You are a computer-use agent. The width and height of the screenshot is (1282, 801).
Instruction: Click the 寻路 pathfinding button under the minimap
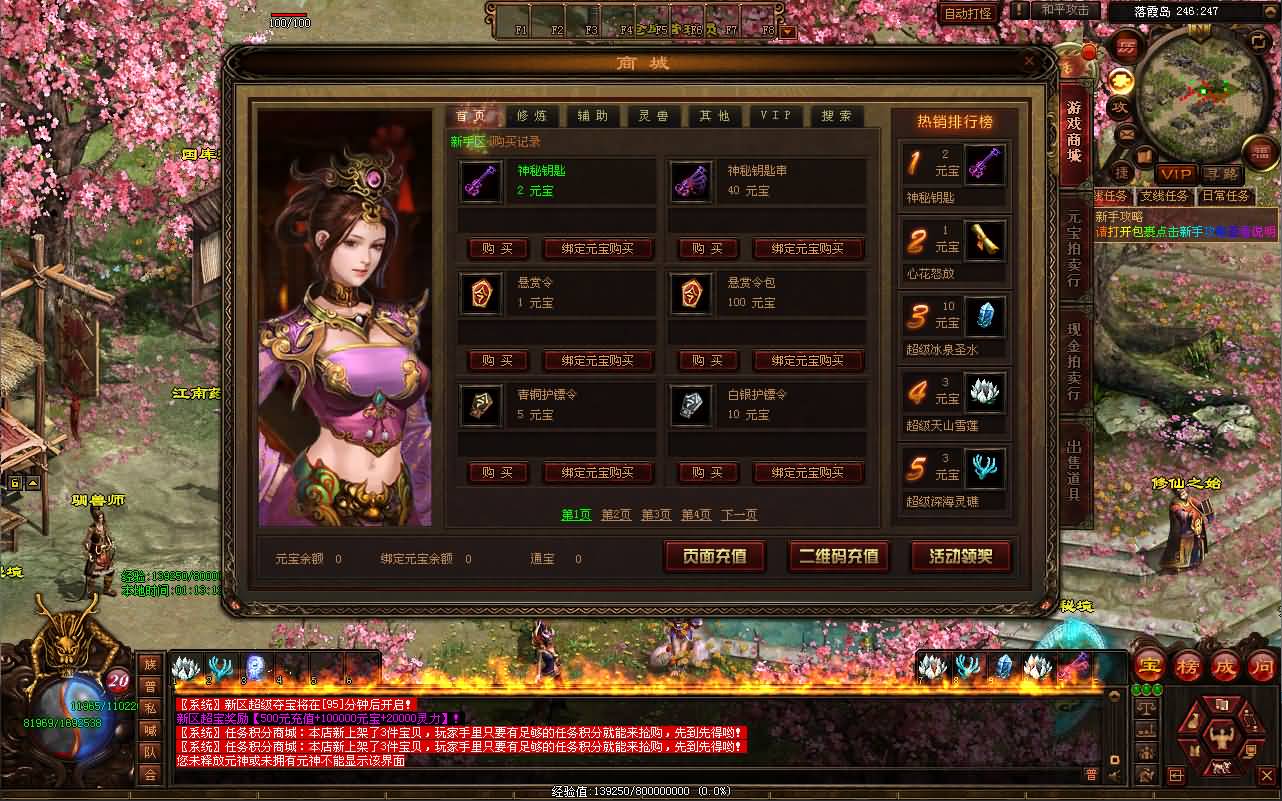[x=1221, y=173]
